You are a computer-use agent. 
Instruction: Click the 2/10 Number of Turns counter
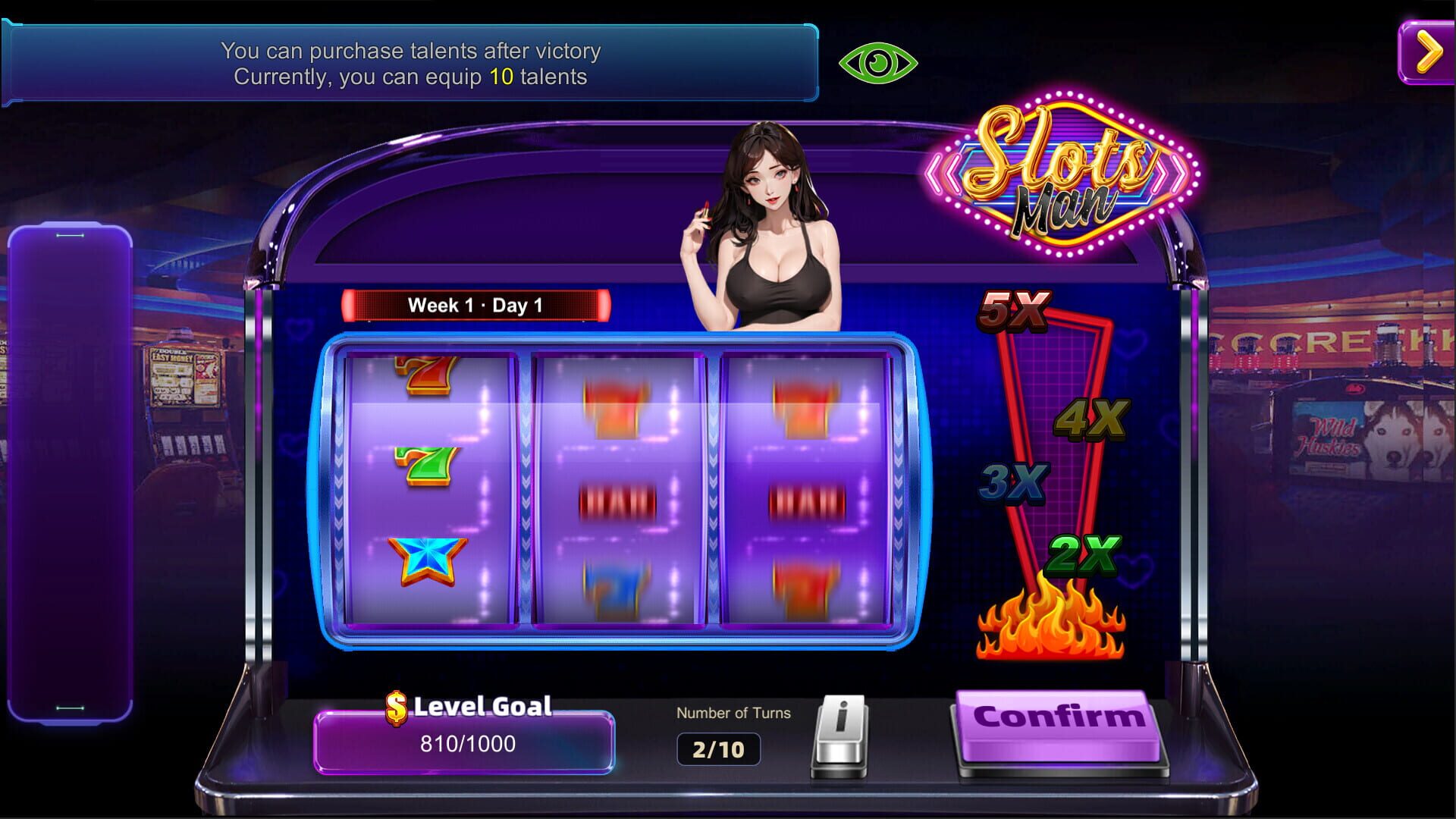pos(719,747)
